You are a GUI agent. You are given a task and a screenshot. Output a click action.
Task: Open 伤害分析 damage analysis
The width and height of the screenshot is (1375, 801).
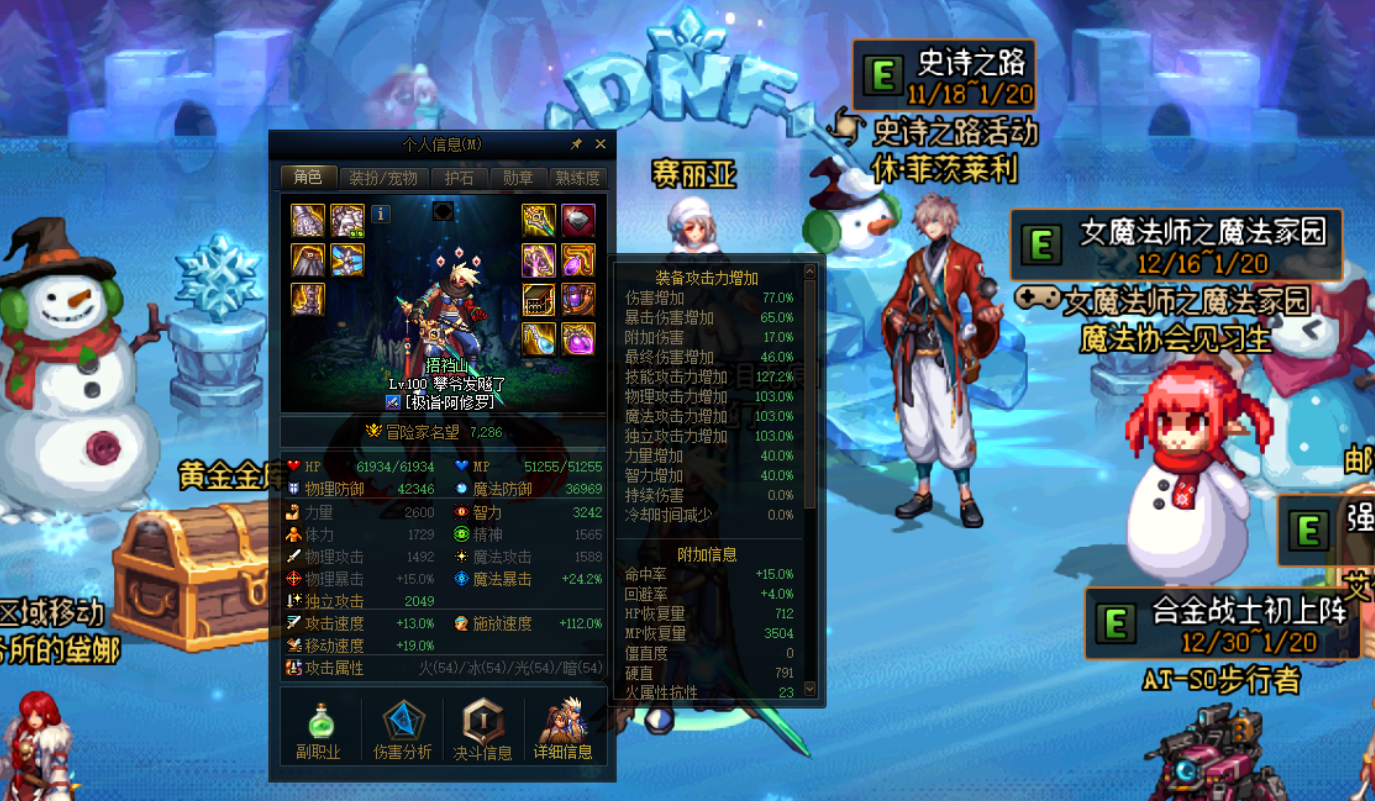(402, 730)
